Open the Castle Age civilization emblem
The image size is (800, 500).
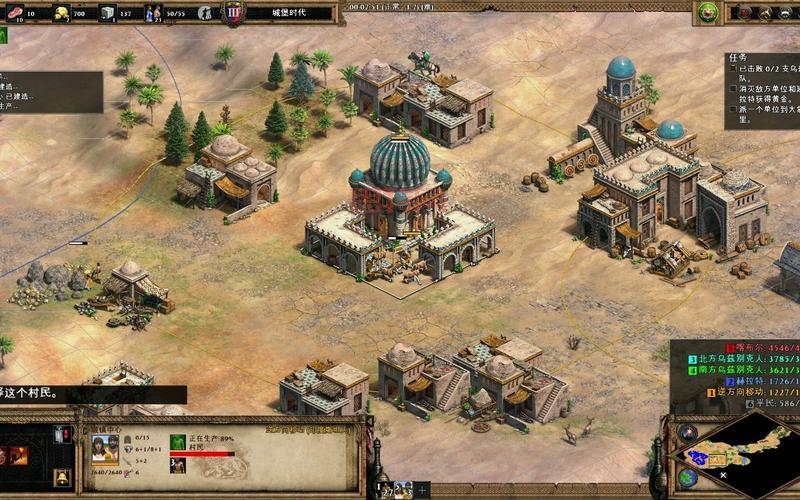233,13
